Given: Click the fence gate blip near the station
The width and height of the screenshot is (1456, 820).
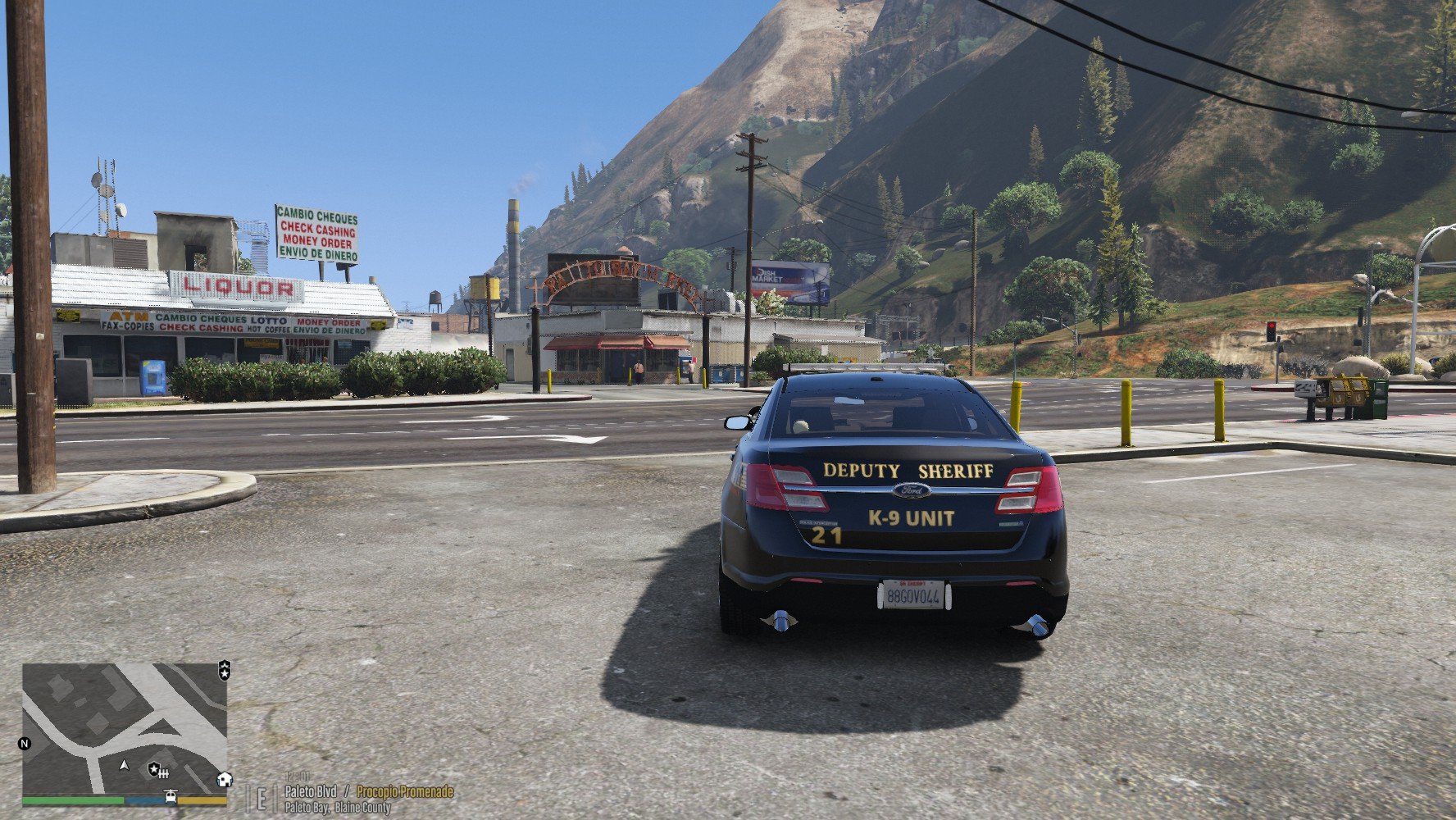Looking at the screenshot, I should pos(165,772).
